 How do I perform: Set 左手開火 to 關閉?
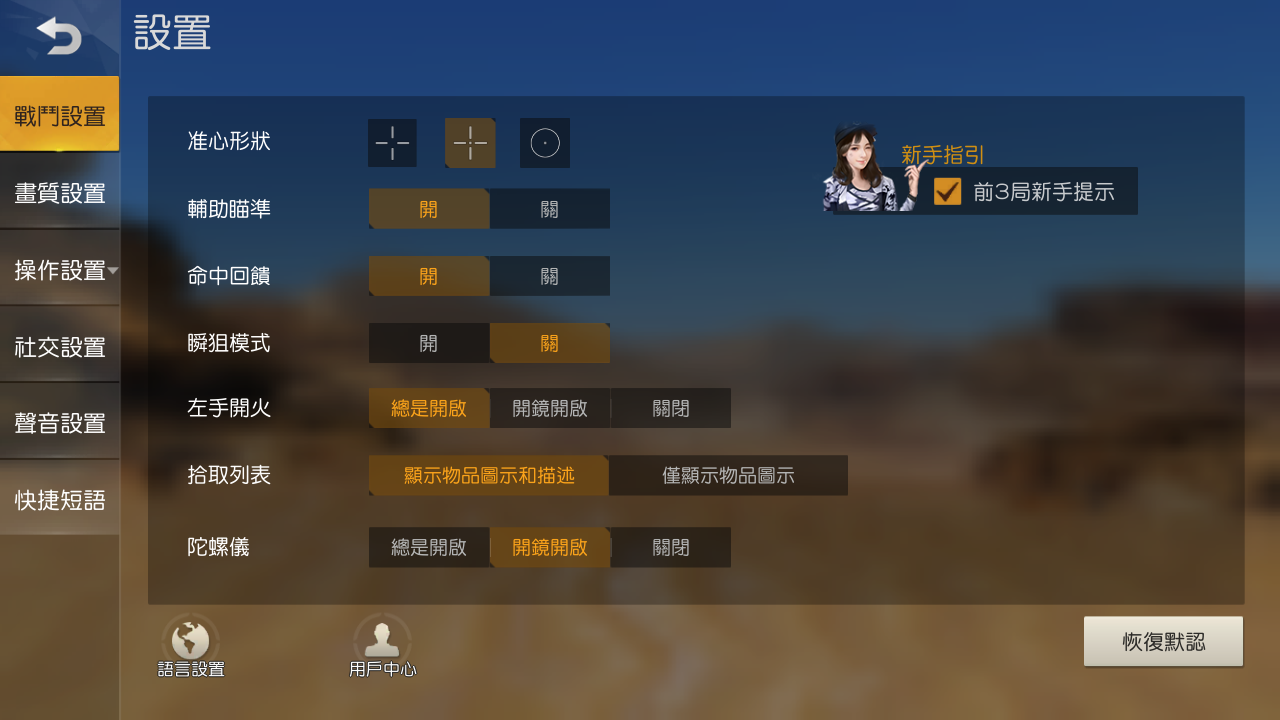pos(670,408)
